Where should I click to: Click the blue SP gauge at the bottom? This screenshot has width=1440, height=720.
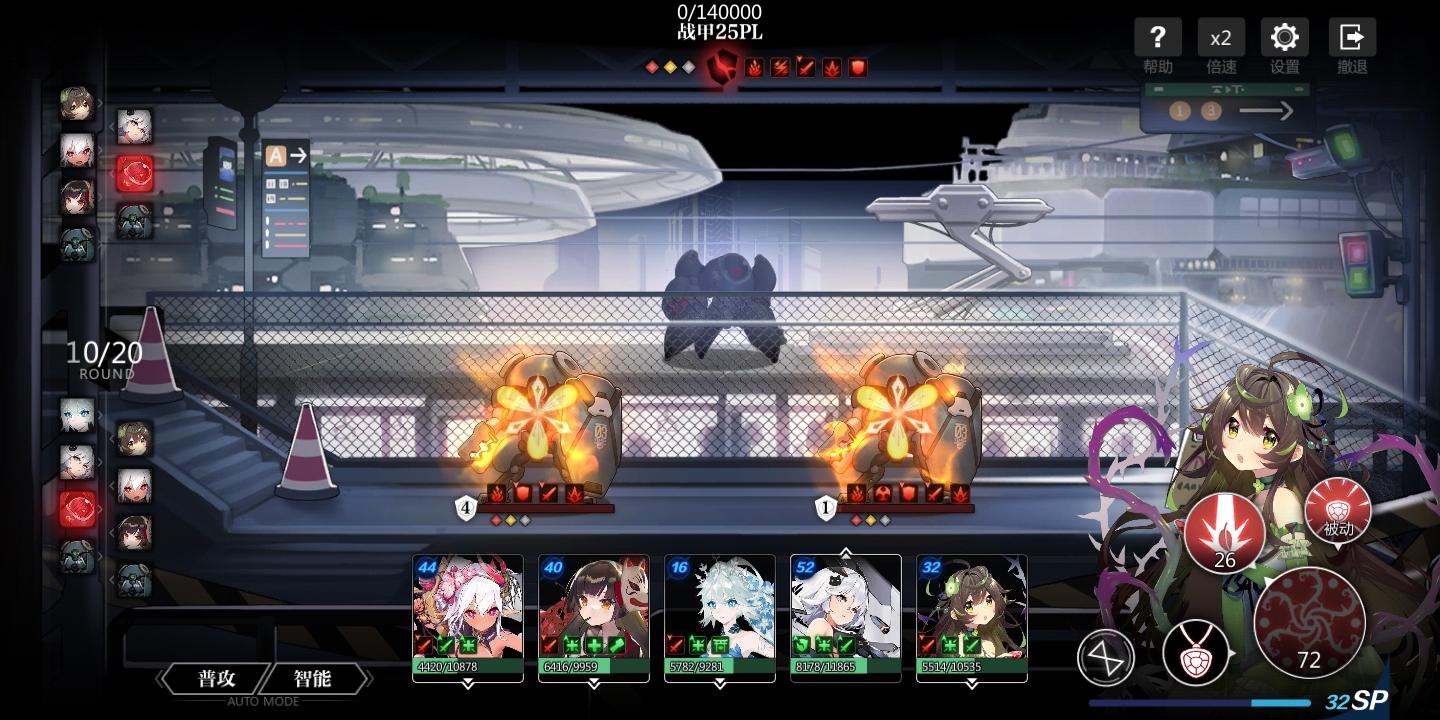coord(1200,701)
